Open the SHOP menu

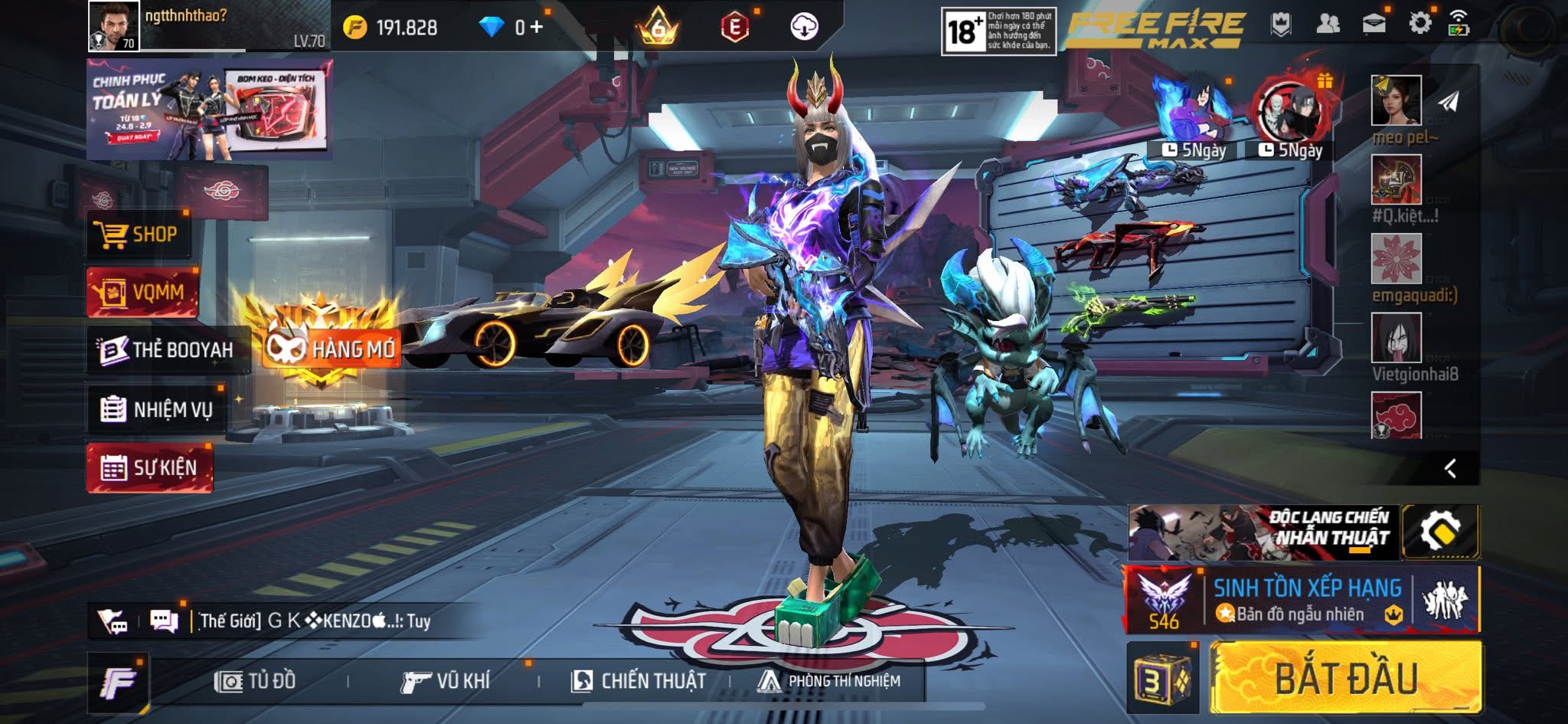(x=138, y=234)
